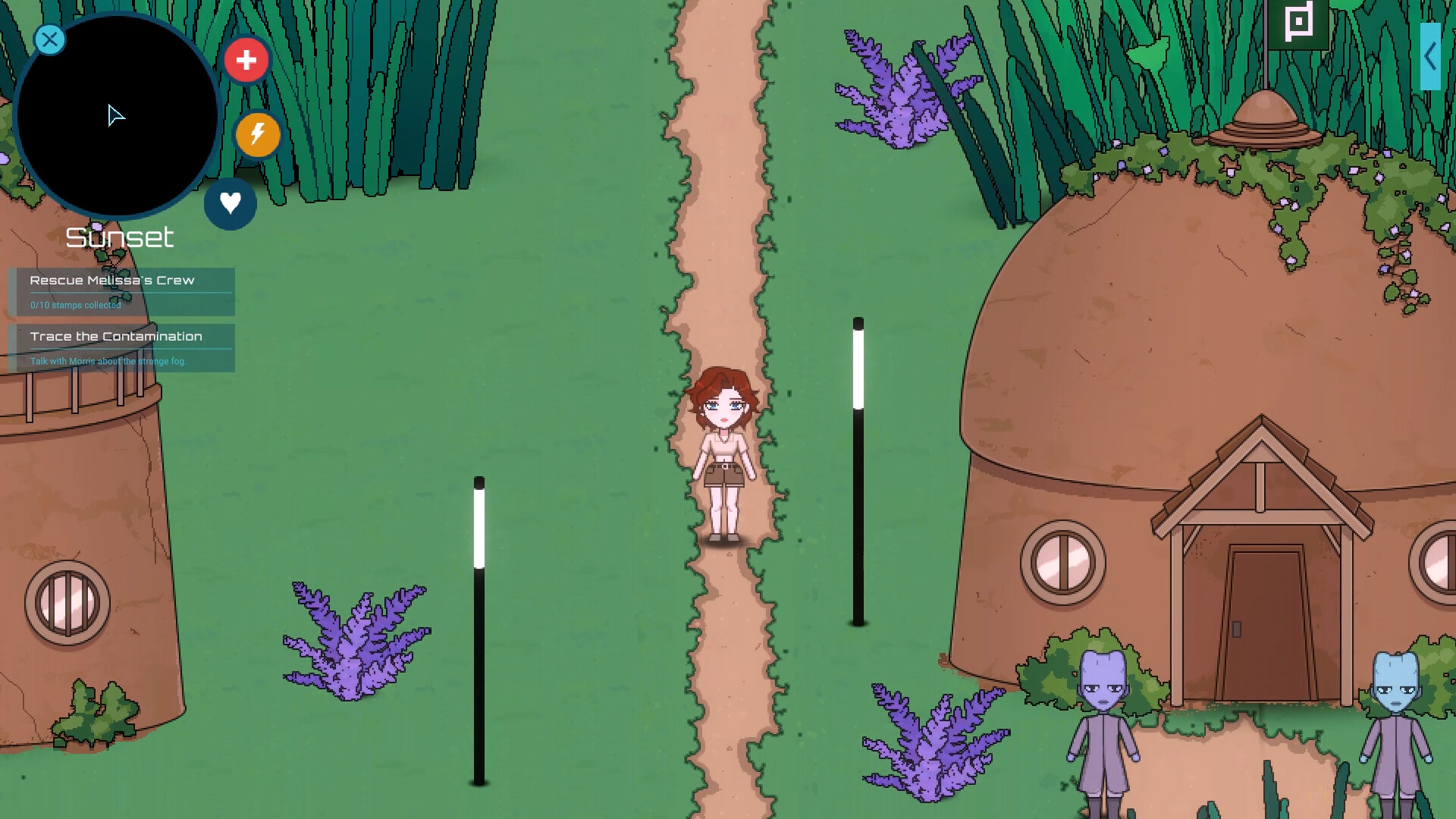Click the game logo in the top-right corner
The image size is (1456, 819).
point(1299,23)
